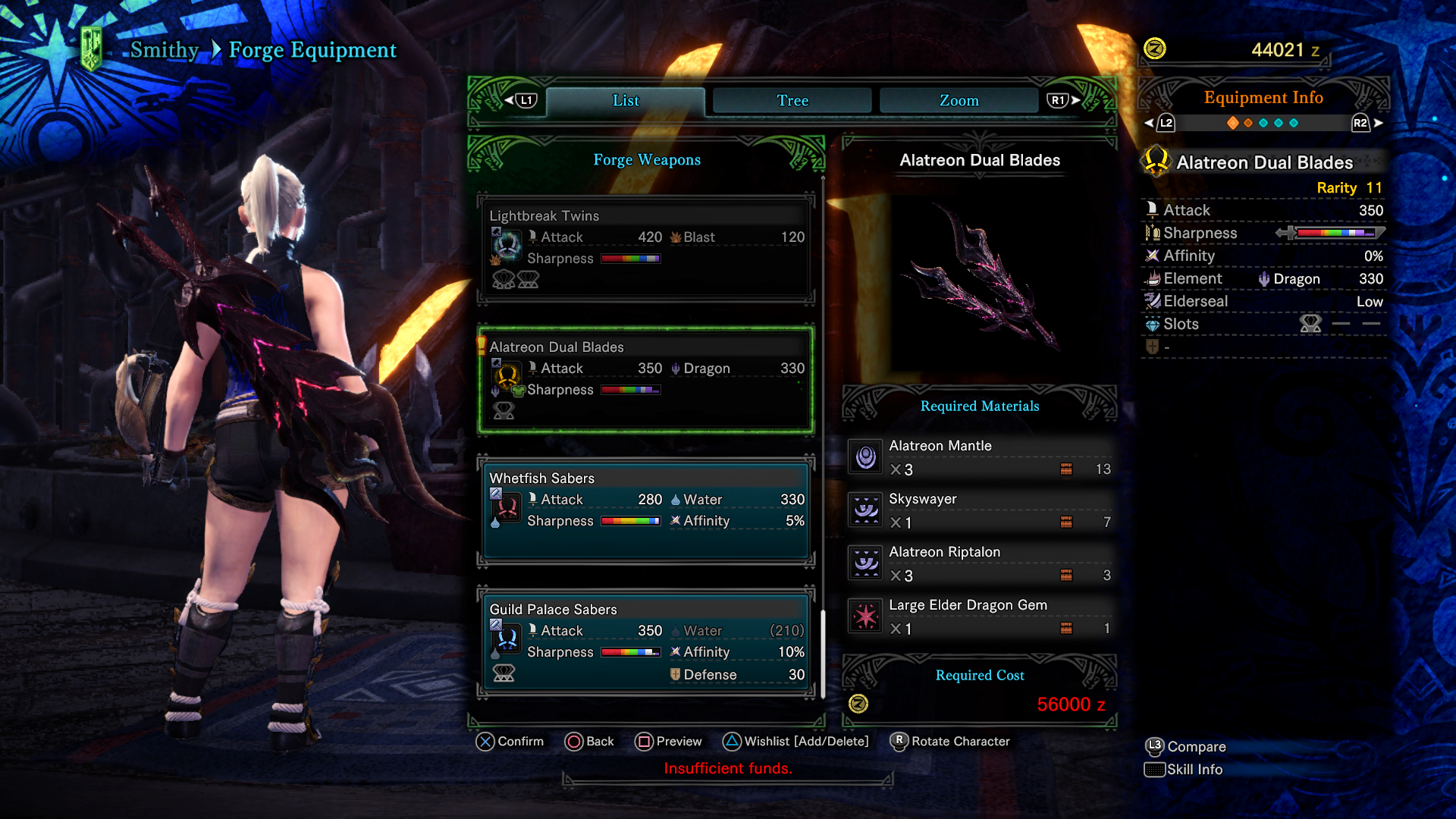1456x819 pixels.
Task: Choose the Alatreon Riptalon material row
Action: click(x=980, y=563)
